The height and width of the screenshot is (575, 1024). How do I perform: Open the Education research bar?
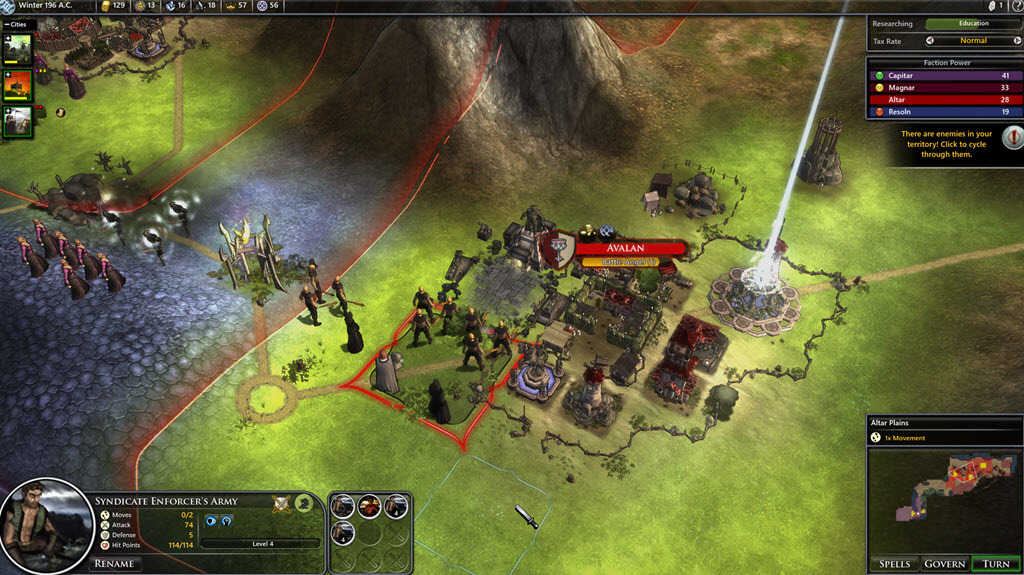click(x=972, y=24)
